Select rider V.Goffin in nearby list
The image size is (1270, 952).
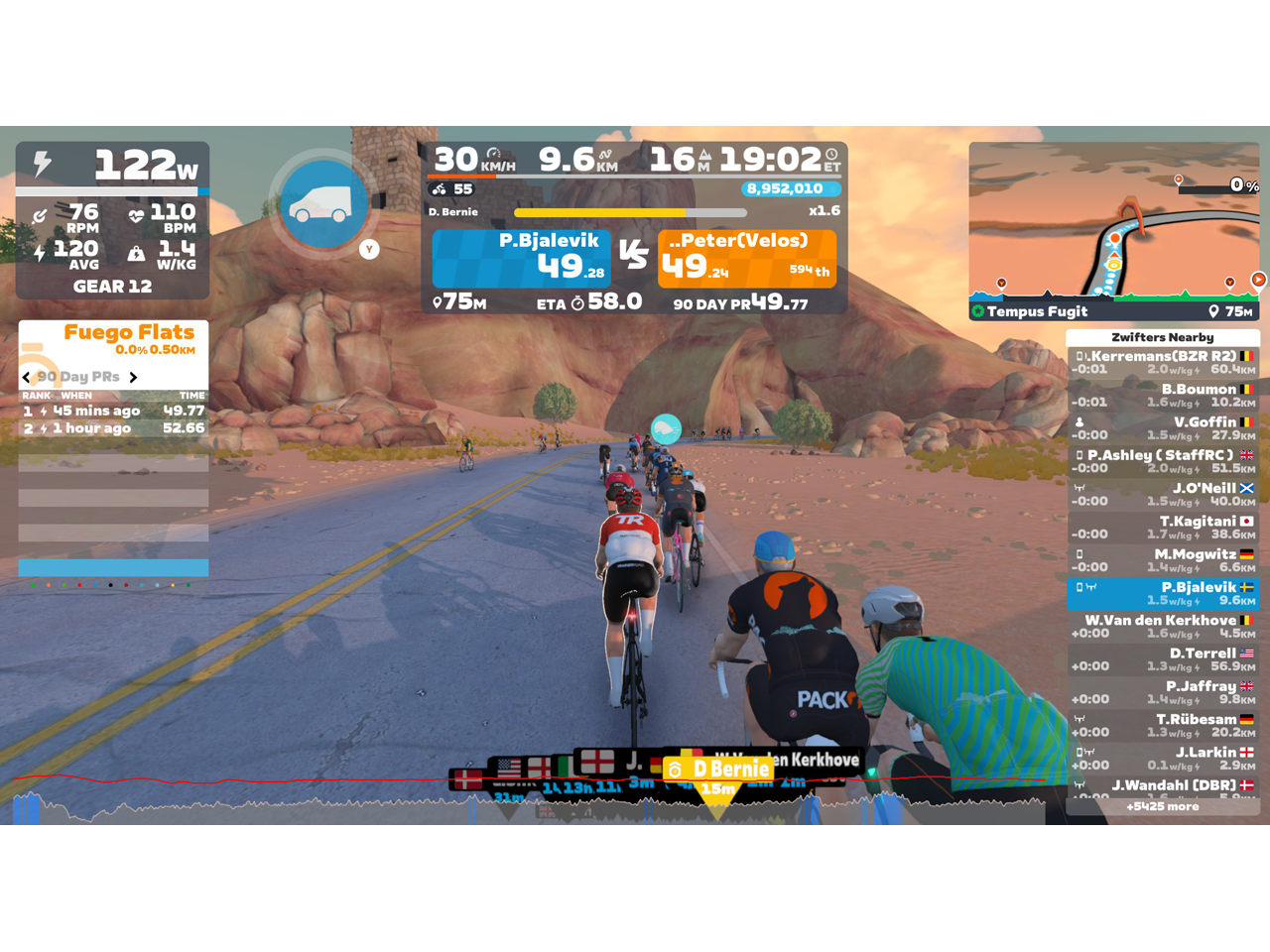point(1162,428)
